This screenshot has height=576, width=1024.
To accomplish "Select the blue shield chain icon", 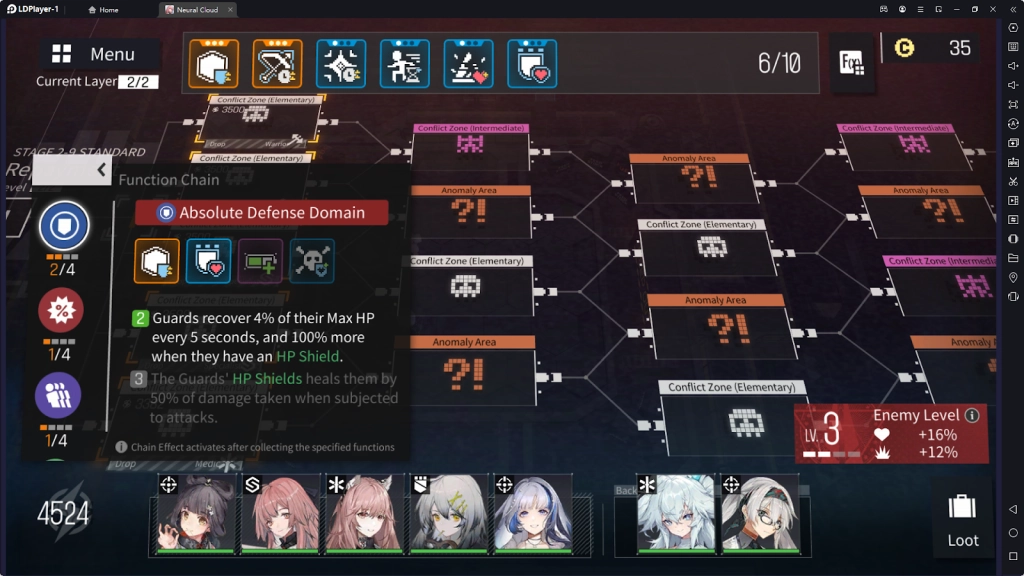I will [x=64, y=227].
